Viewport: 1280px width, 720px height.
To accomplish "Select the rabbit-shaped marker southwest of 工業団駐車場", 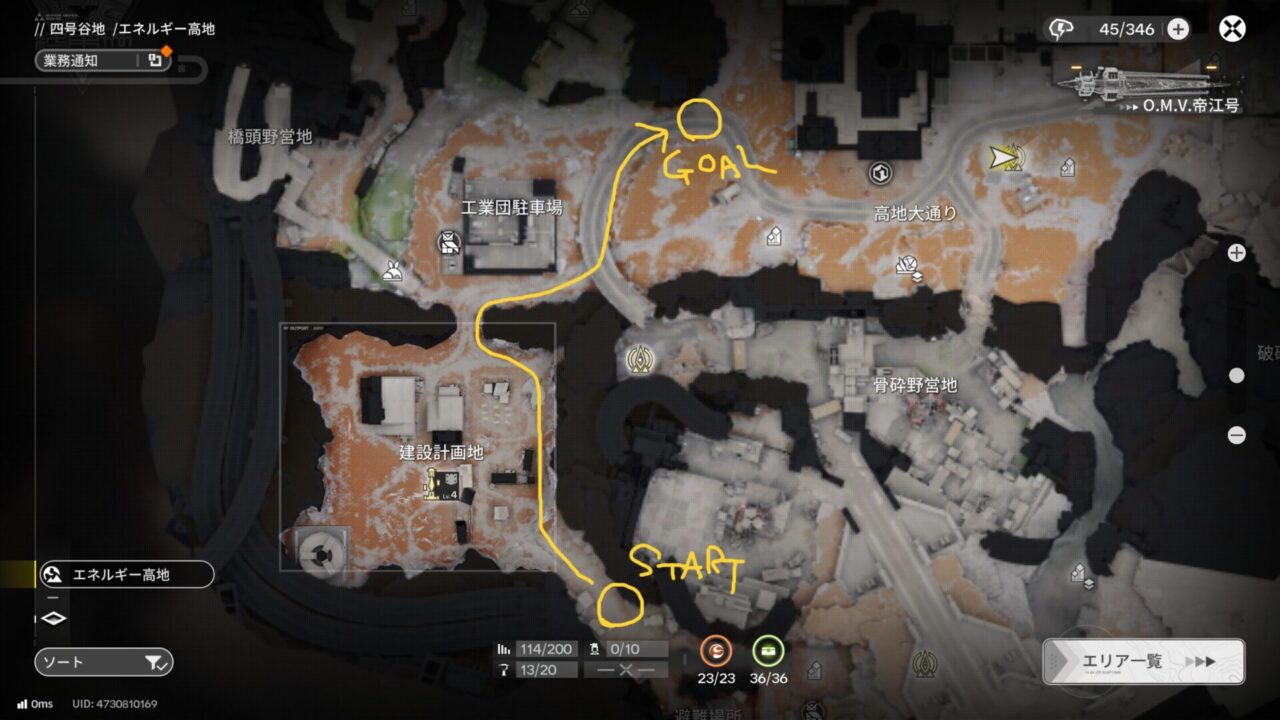I will [x=392, y=270].
